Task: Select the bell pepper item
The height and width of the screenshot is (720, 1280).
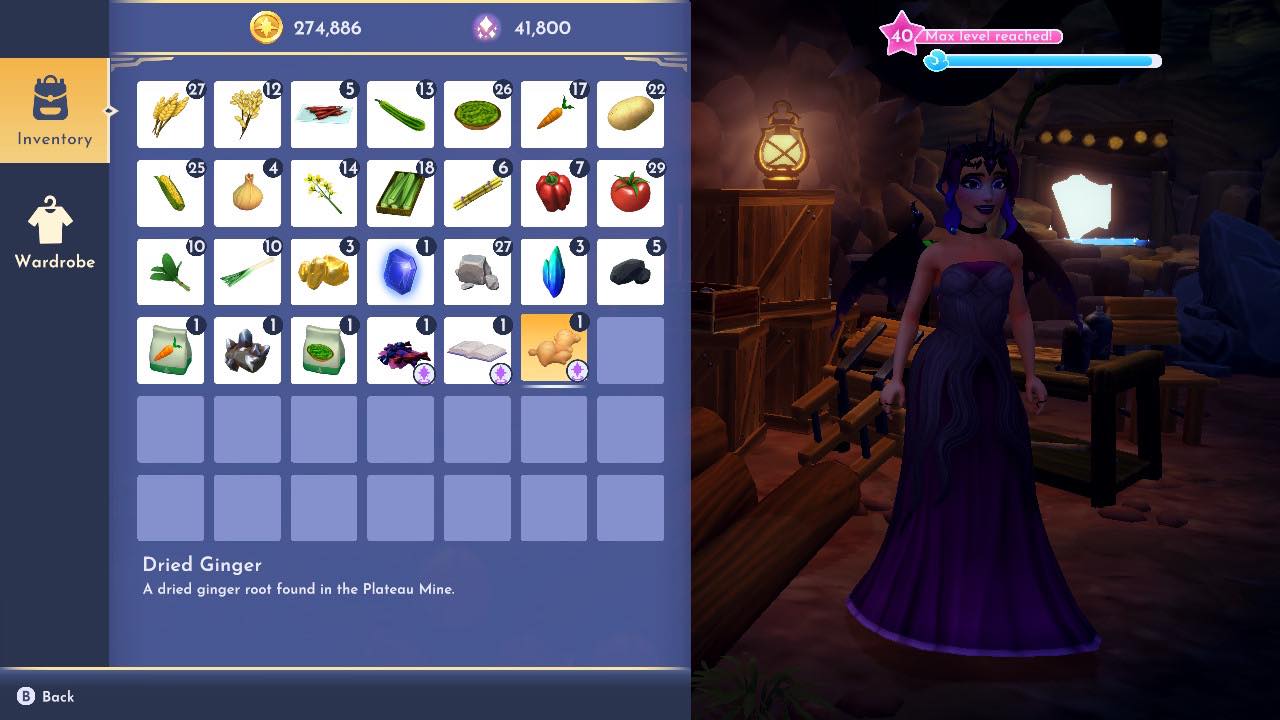Action: (x=554, y=193)
